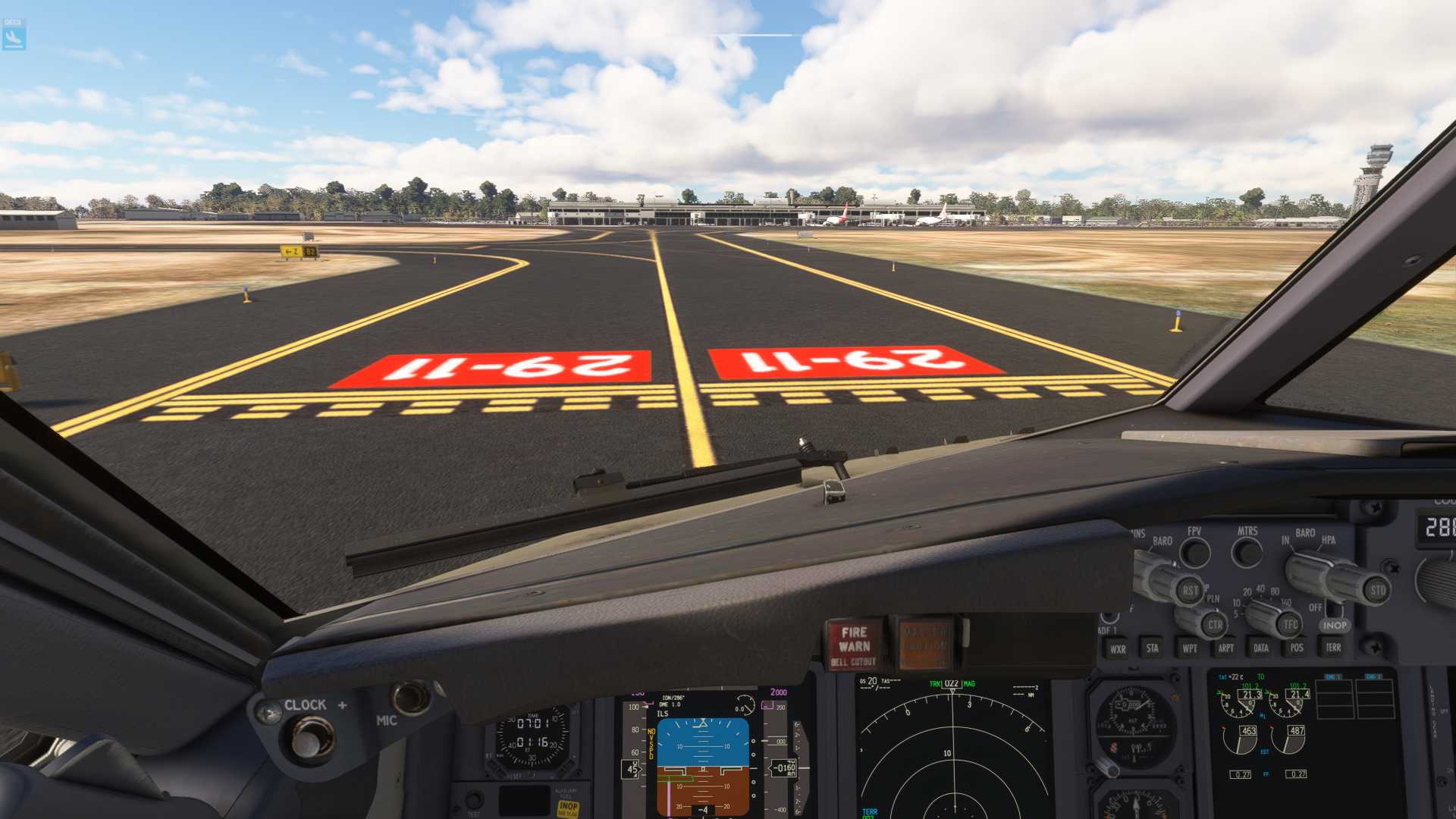
Task: Reset the amber Master Caution light
Action: (924, 645)
